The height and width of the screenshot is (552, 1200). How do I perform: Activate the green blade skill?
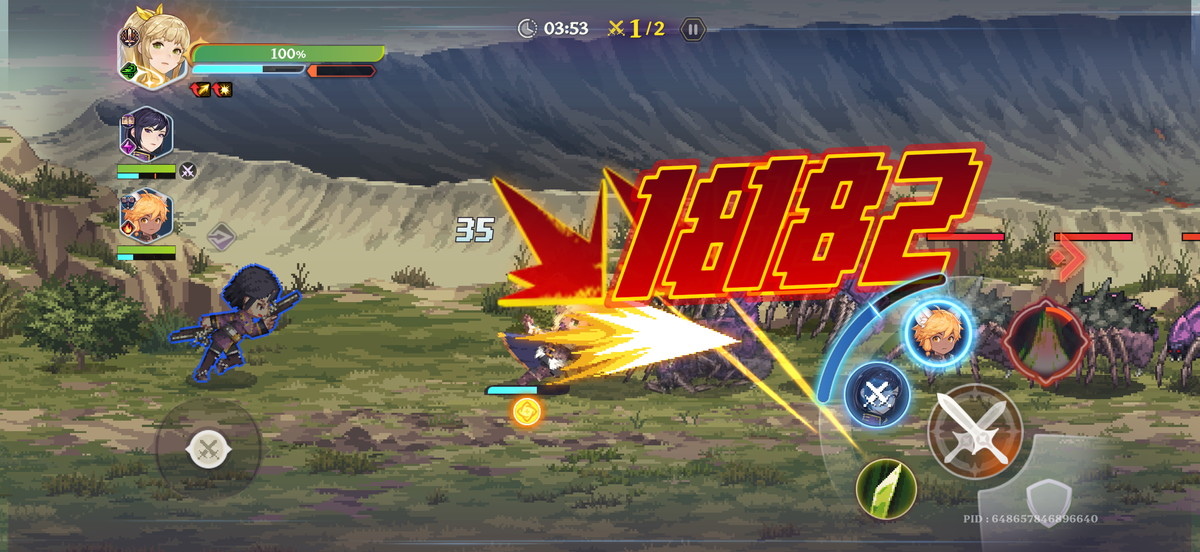tap(886, 489)
